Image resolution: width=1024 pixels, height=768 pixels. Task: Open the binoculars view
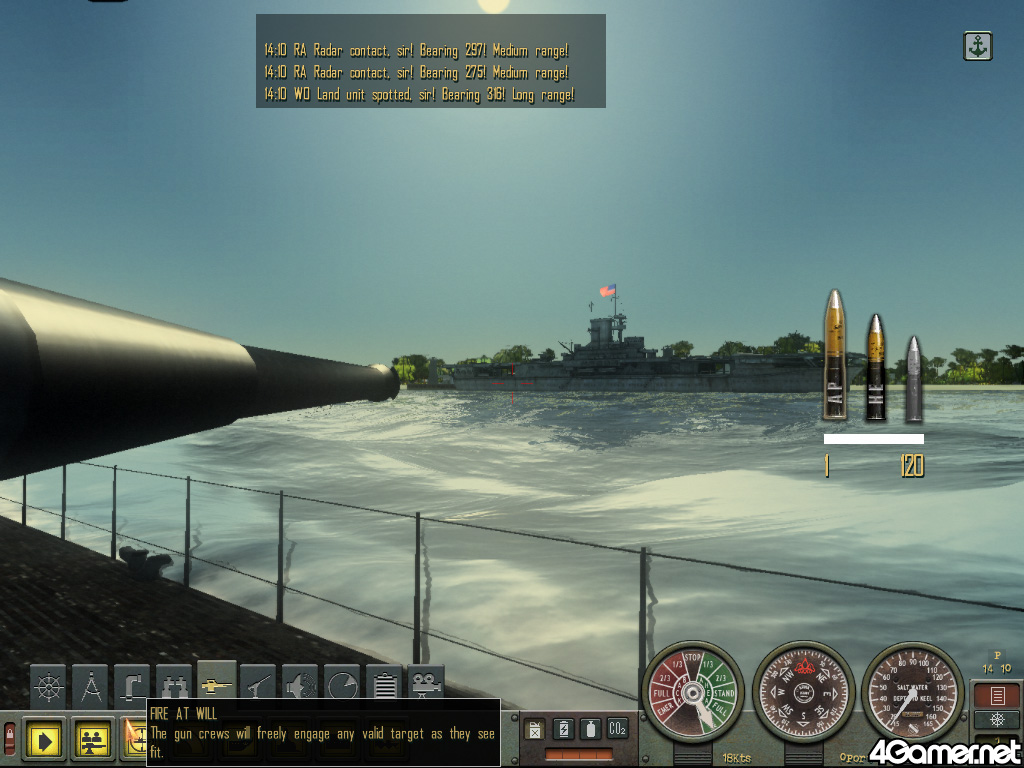[x=174, y=685]
